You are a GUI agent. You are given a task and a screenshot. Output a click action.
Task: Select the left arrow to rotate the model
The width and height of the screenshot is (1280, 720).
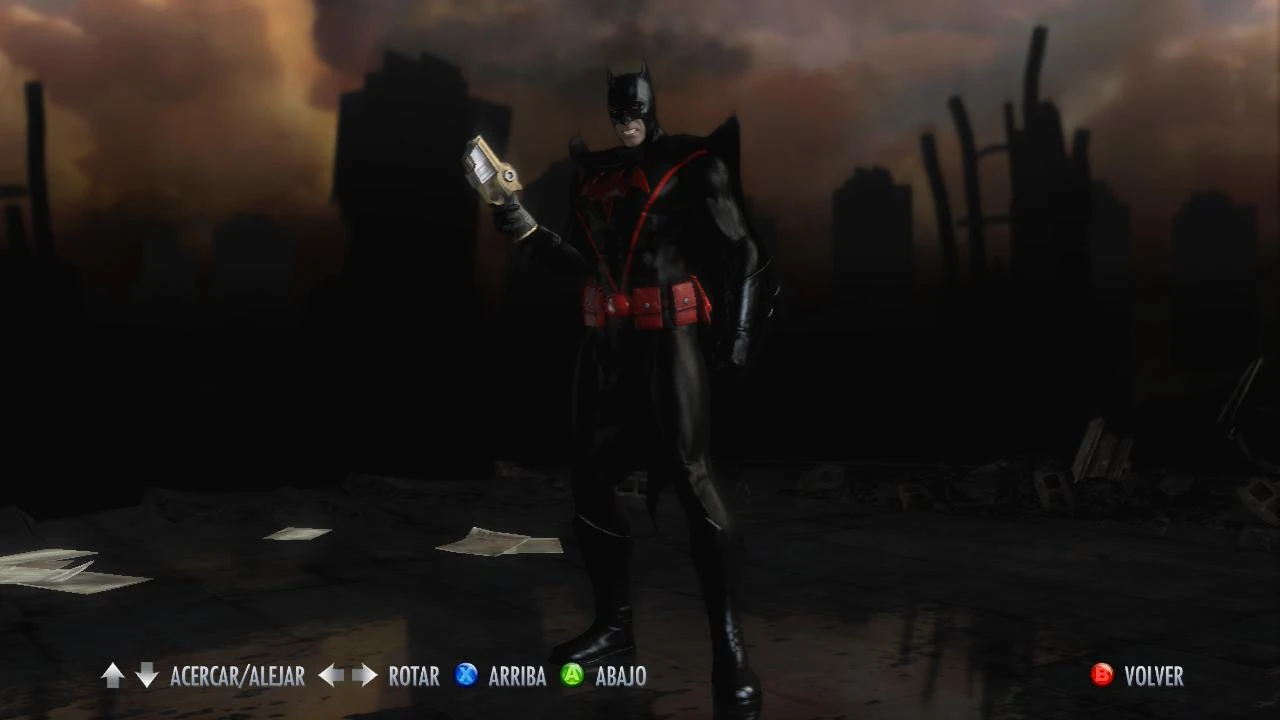330,676
